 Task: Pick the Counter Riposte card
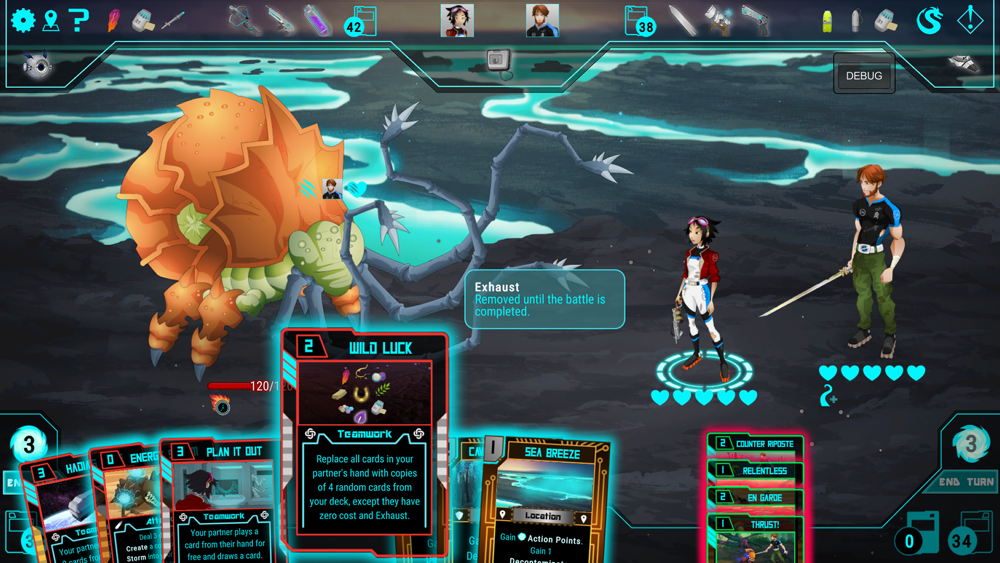click(756, 444)
